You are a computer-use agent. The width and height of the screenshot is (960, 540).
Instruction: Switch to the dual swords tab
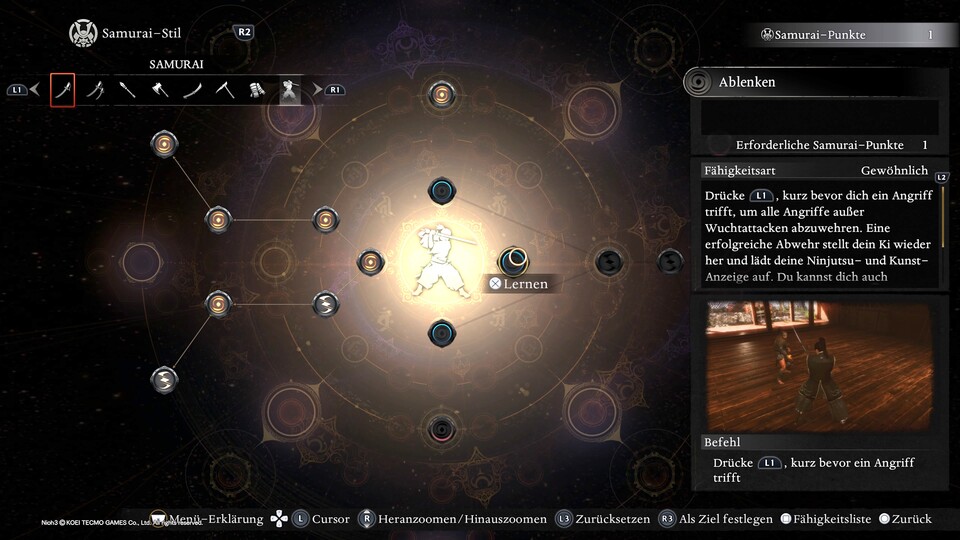(x=95, y=90)
